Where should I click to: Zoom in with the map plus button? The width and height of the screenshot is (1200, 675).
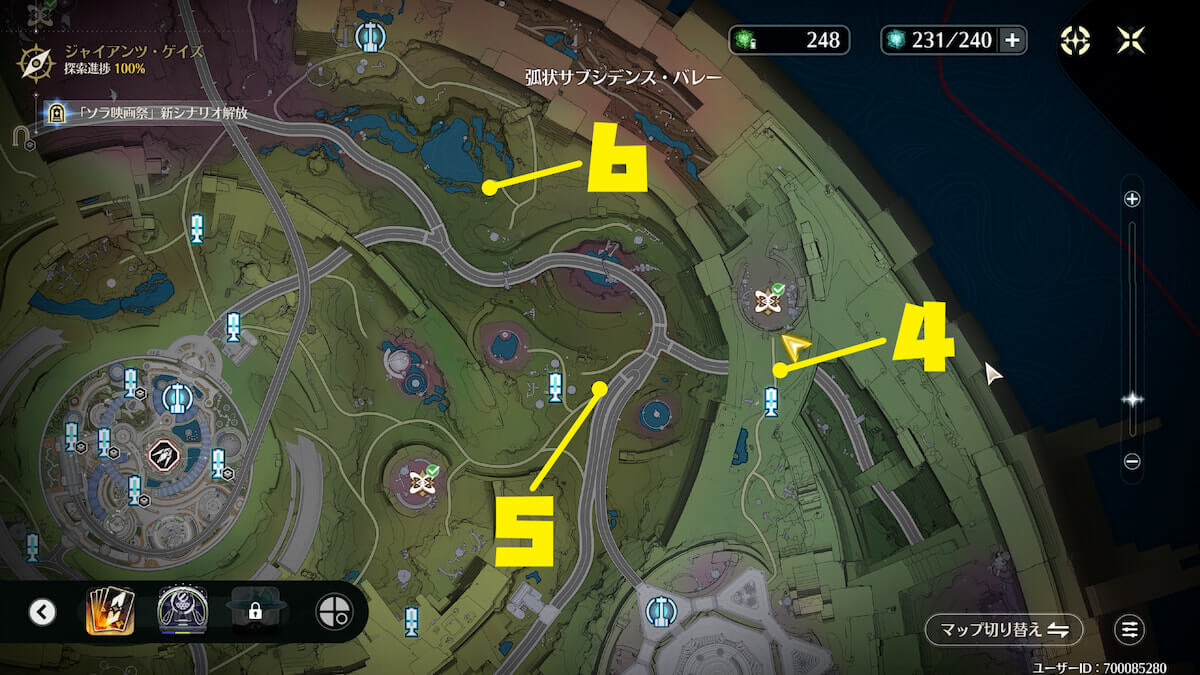click(x=1132, y=199)
